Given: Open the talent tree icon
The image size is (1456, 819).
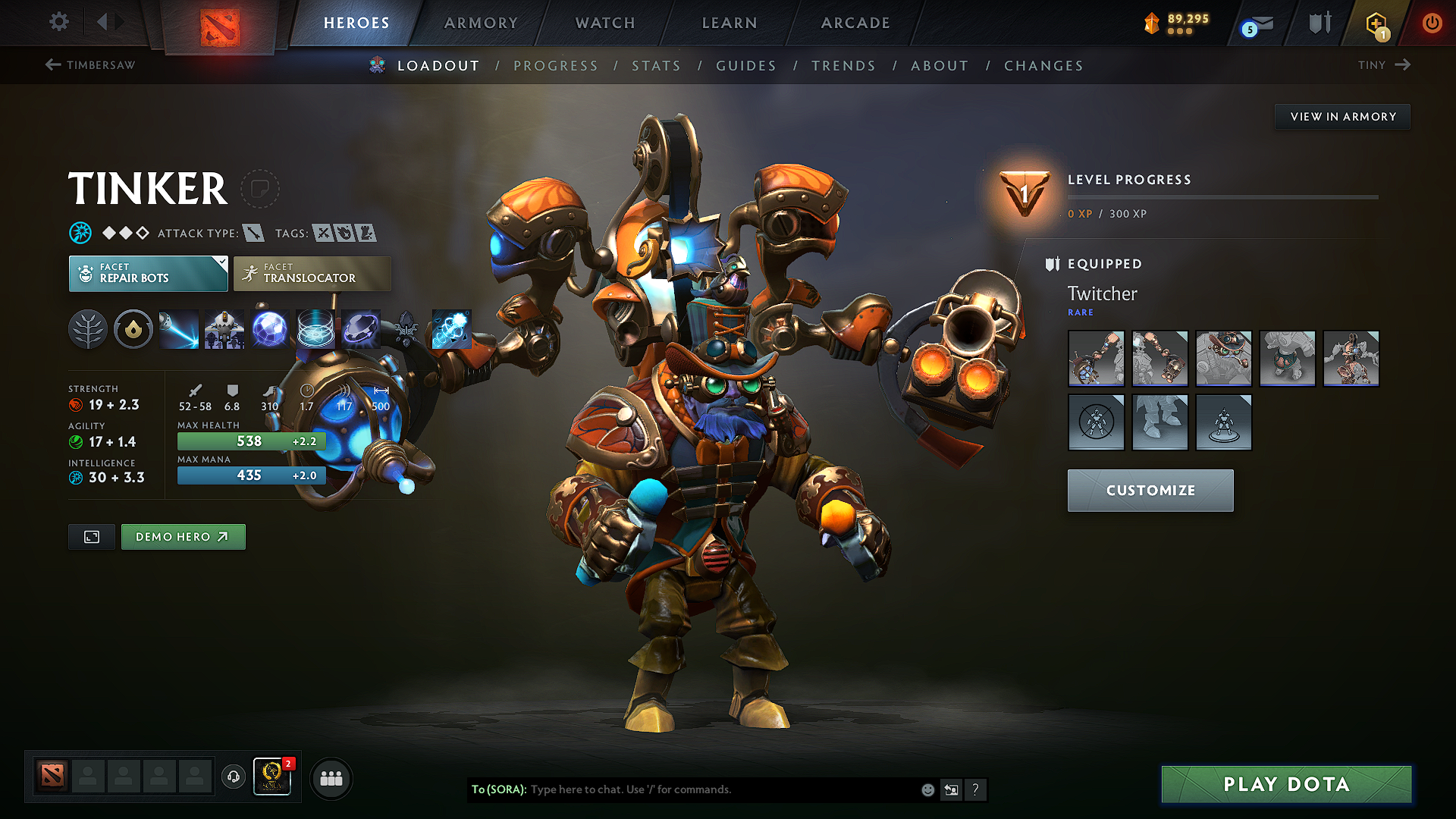Looking at the screenshot, I should point(88,329).
